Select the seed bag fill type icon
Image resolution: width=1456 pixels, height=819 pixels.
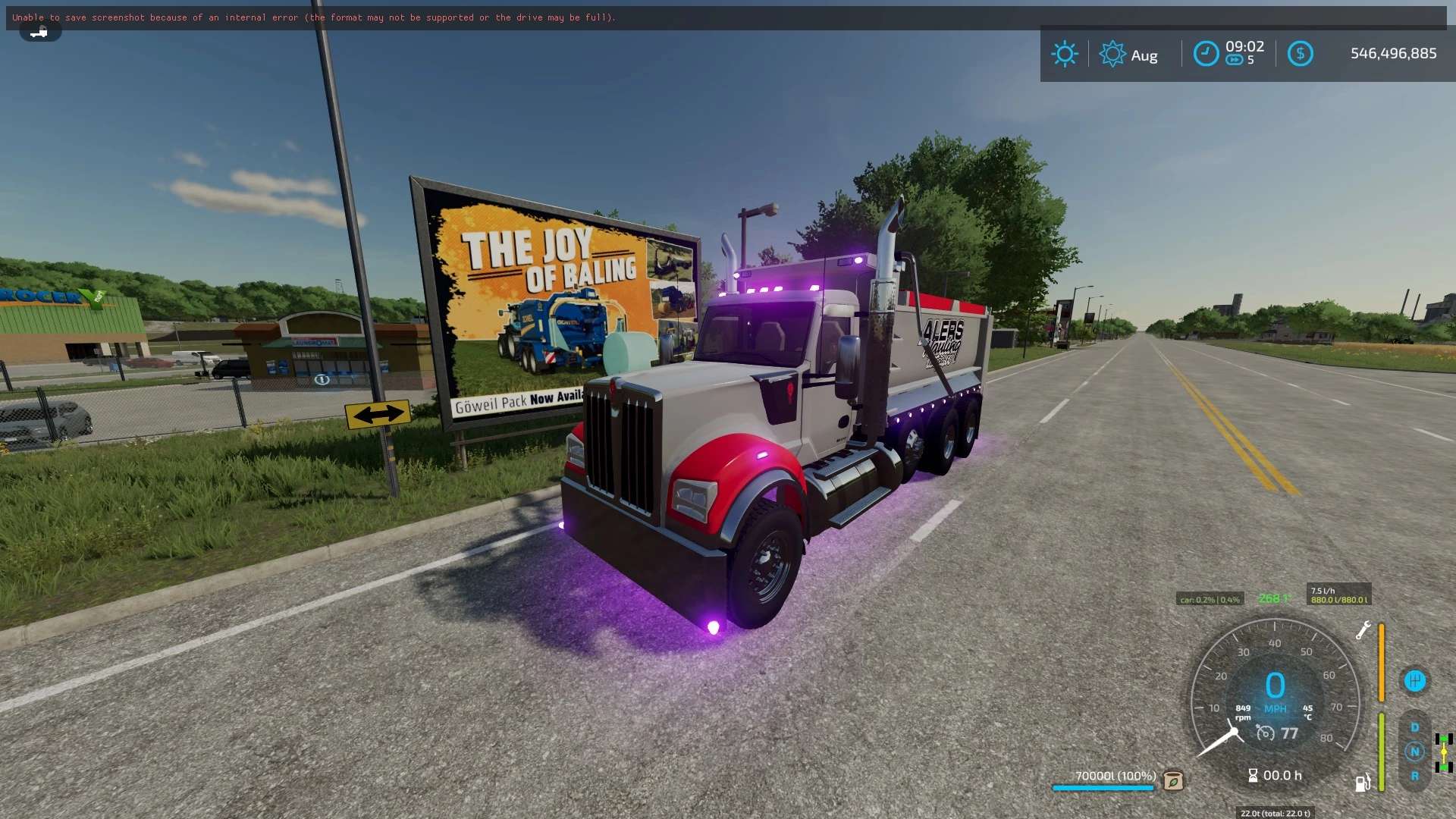[x=1173, y=780]
